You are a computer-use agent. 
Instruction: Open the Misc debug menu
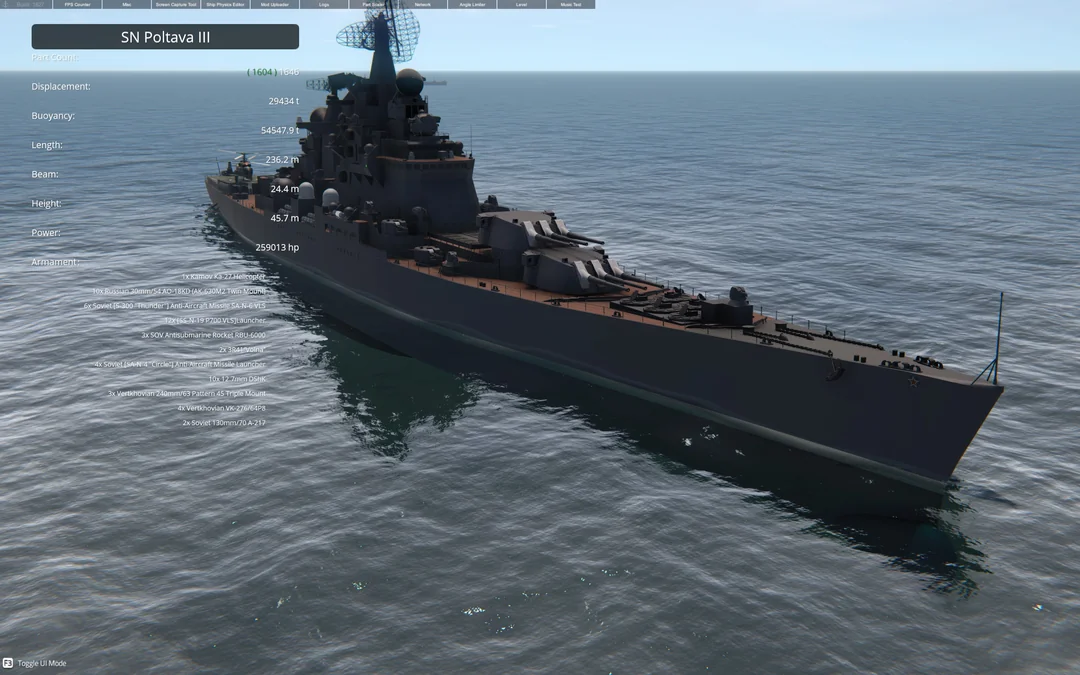pyautogui.click(x=127, y=4)
